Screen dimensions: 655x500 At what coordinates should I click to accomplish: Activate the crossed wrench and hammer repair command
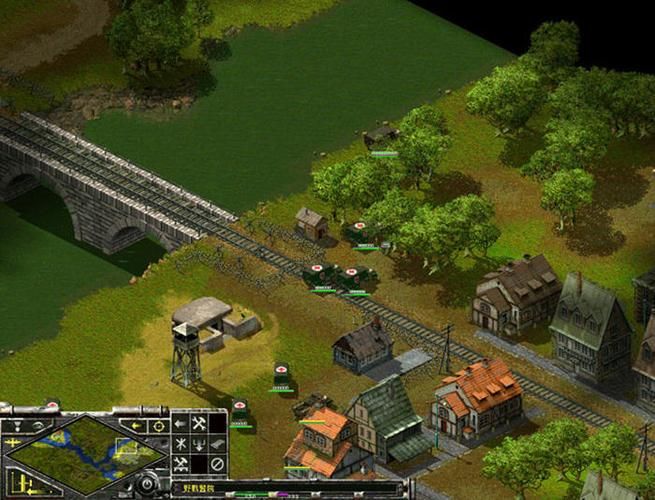(199, 424)
